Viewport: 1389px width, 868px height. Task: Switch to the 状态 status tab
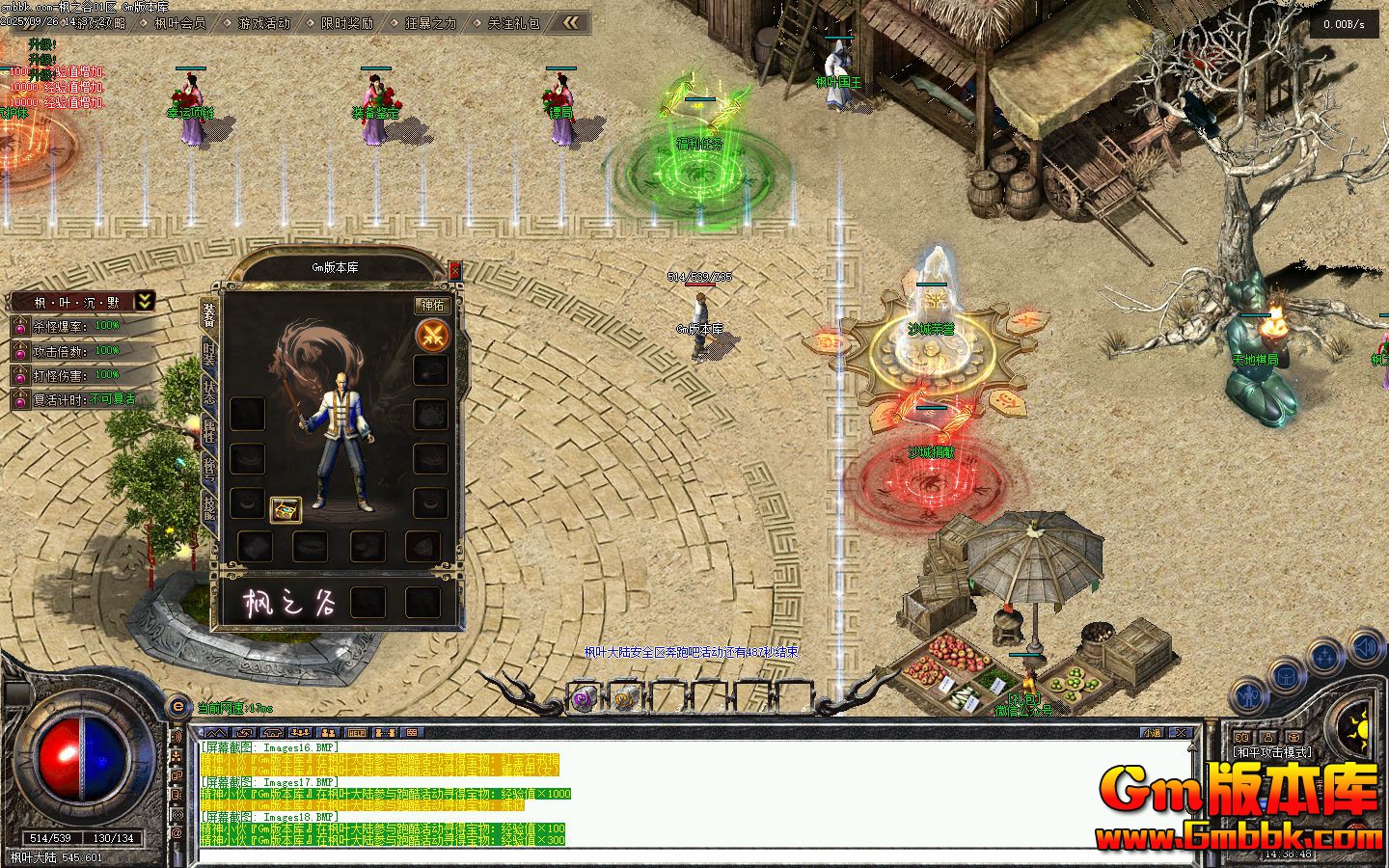tap(209, 393)
